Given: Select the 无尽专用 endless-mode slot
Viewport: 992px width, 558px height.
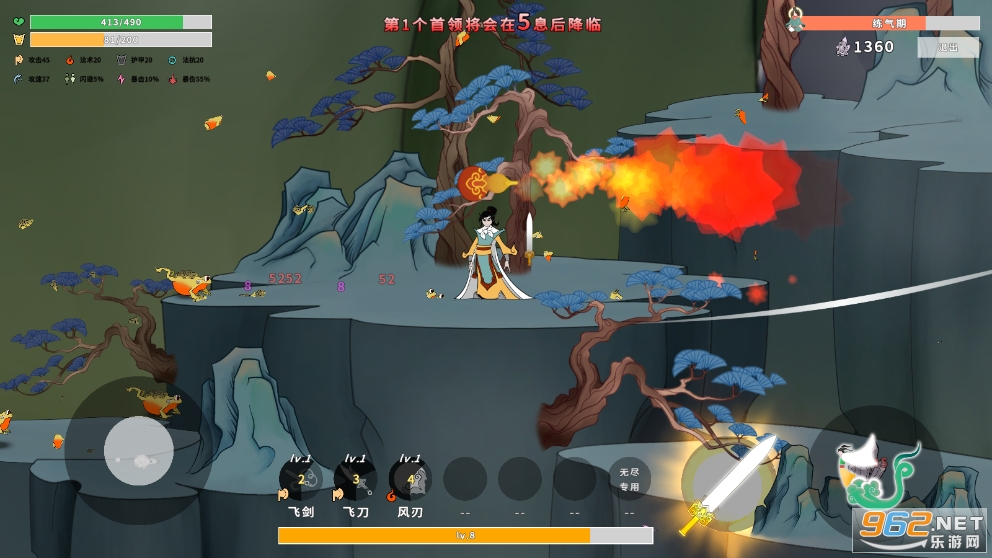Looking at the screenshot, I should pyautogui.click(x=629, y=480).
